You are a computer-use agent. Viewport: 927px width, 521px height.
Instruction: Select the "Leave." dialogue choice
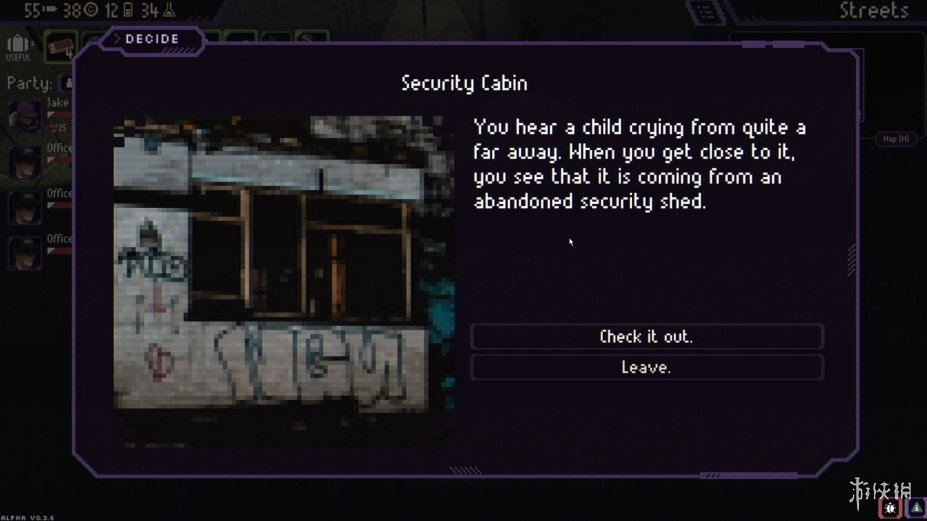pyautogui.click(x=646, y=368)
